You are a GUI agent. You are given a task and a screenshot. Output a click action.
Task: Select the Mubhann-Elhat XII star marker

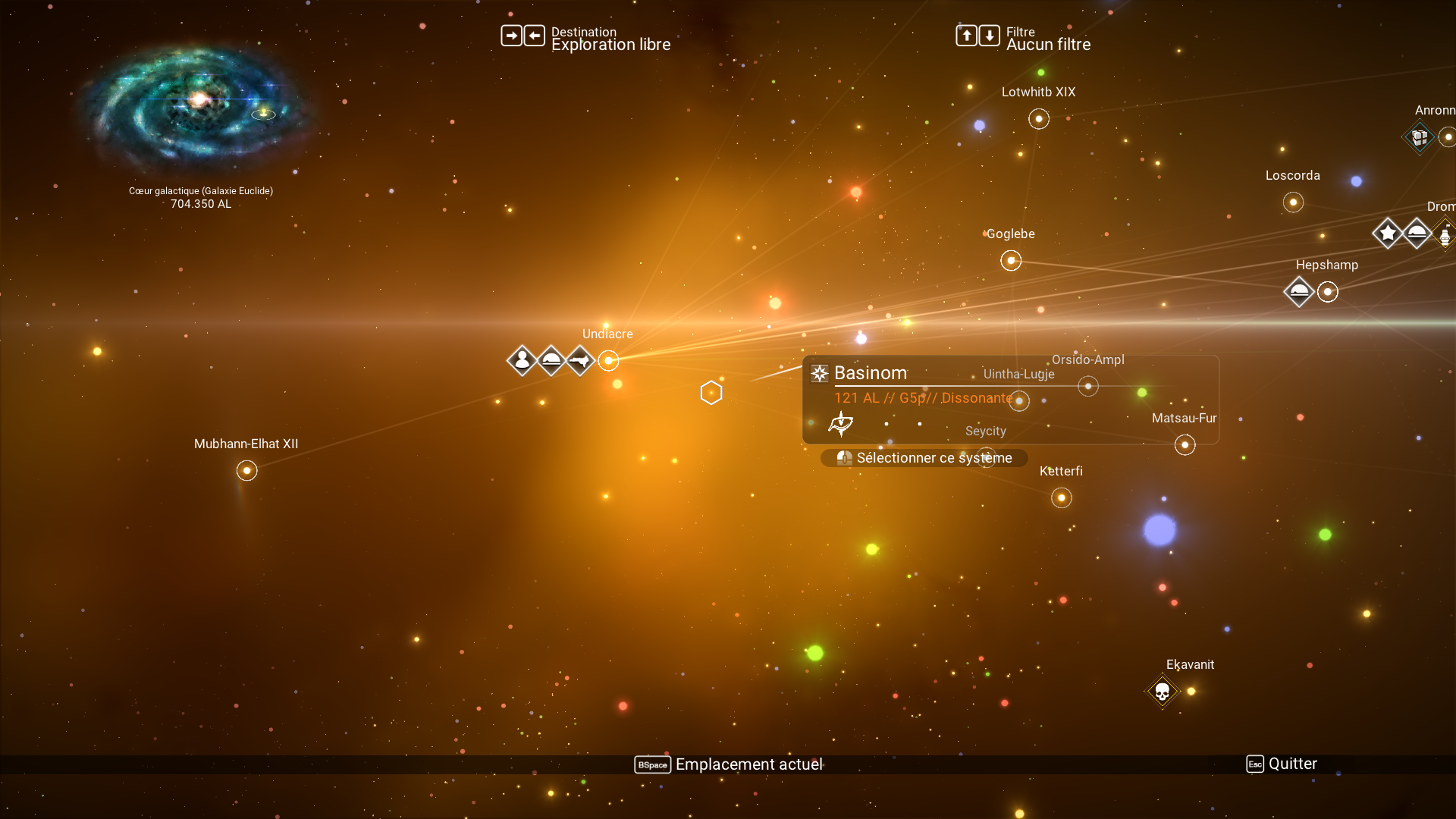[246, 471]
